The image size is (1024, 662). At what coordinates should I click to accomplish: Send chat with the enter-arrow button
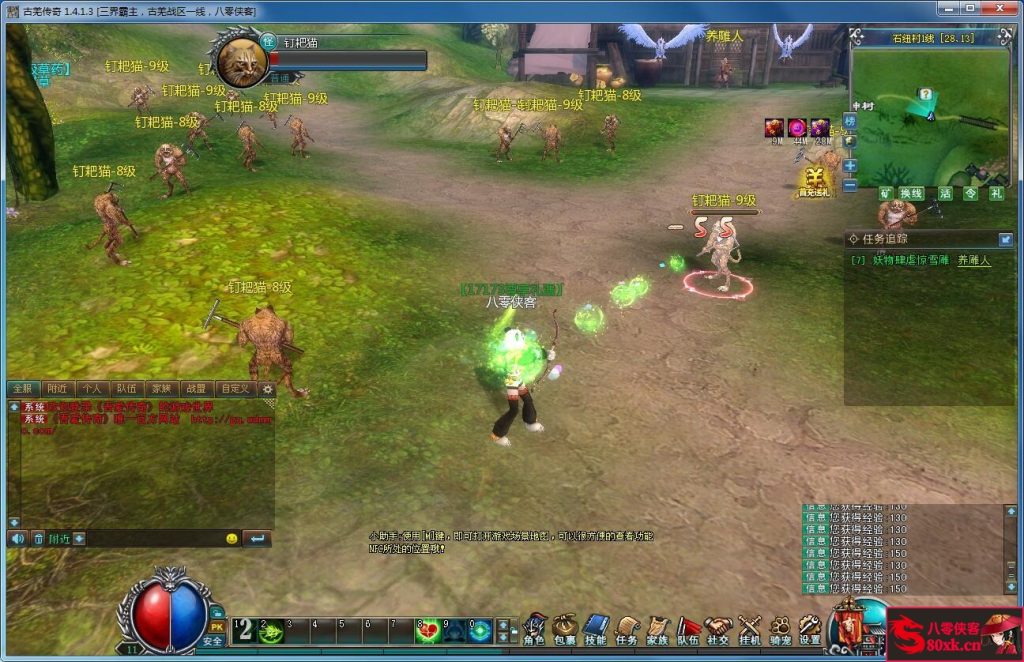pos(256,538)
